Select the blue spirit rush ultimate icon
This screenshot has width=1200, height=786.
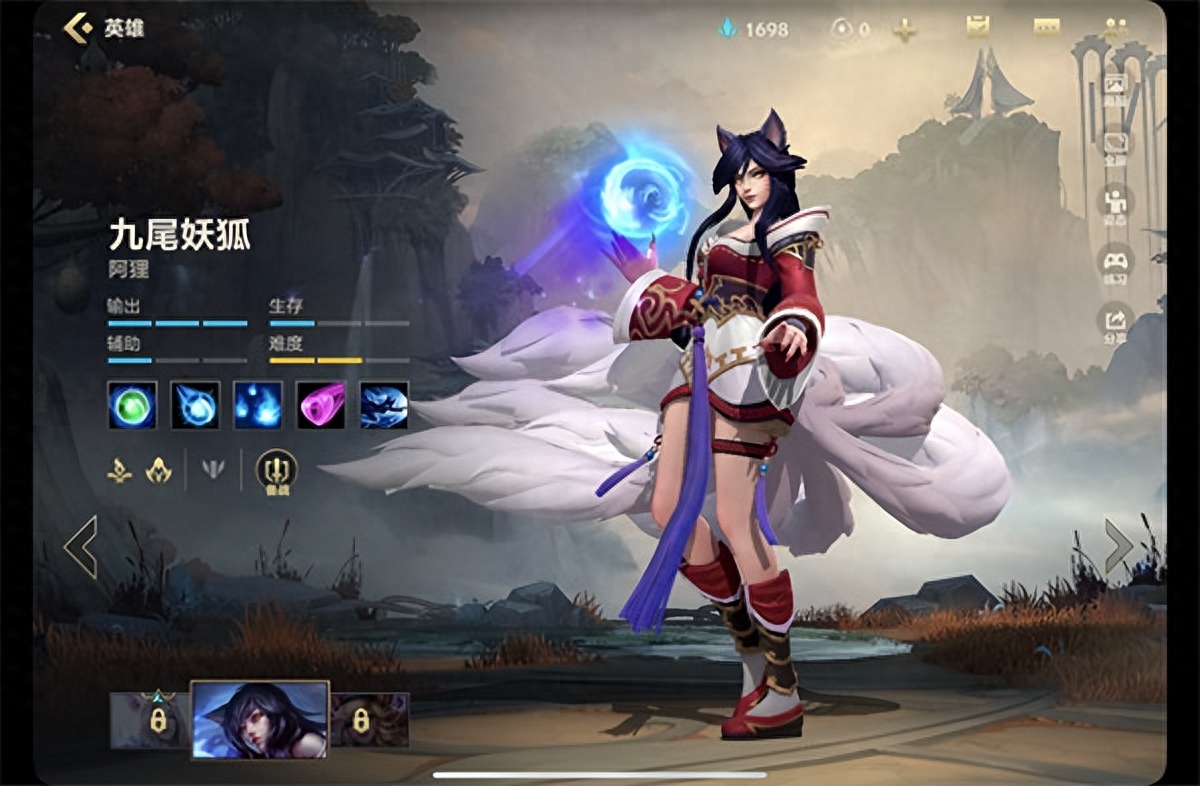point(384,405)
